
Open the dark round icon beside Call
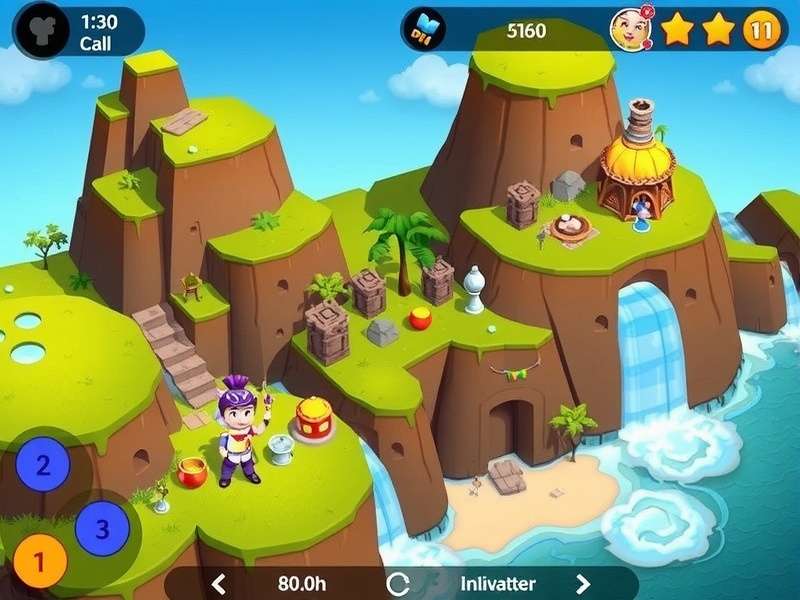41,32
